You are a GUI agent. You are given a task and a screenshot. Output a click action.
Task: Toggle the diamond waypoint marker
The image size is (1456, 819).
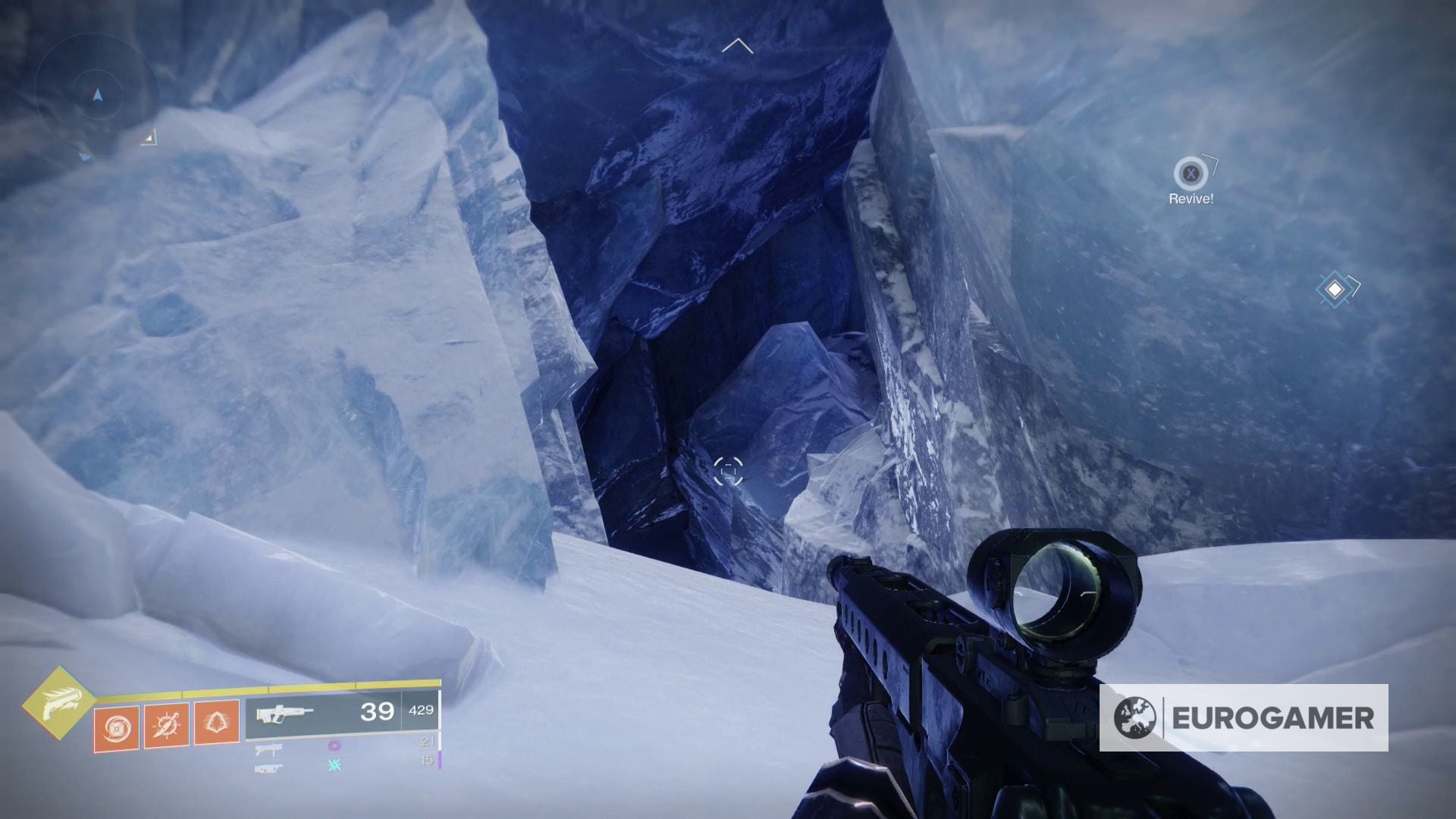(x=1333, y=291)
